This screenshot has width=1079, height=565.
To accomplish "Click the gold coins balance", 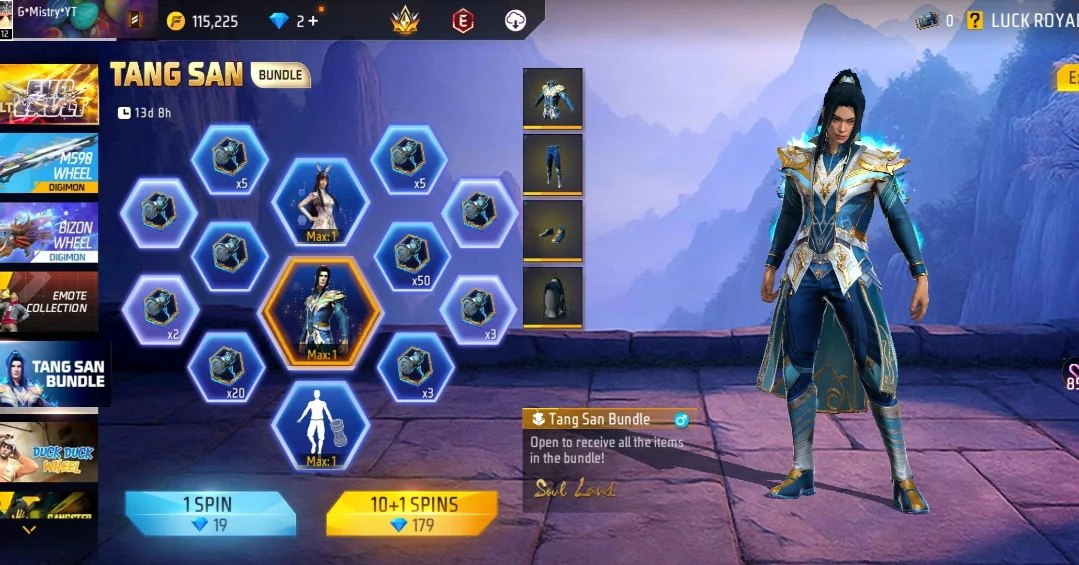I will [203, 21].
